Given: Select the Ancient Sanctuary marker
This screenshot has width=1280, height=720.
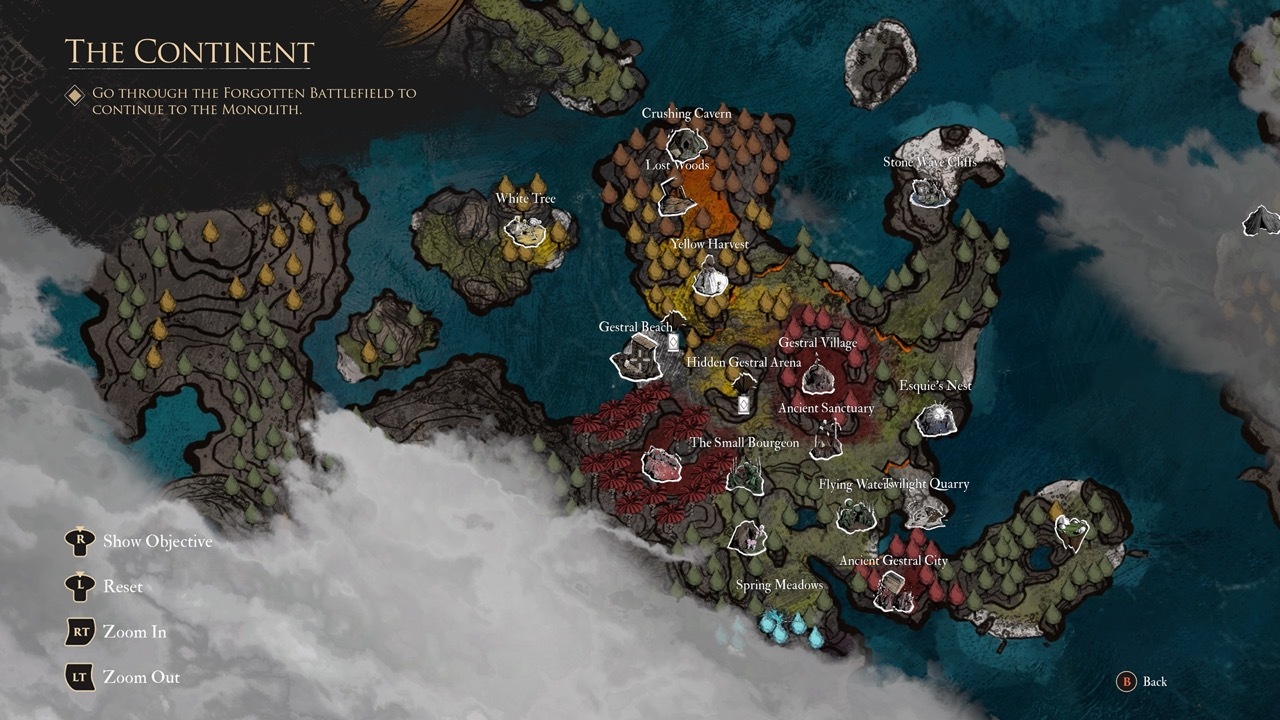Looking at the screenshot, I should pos(826,438).
